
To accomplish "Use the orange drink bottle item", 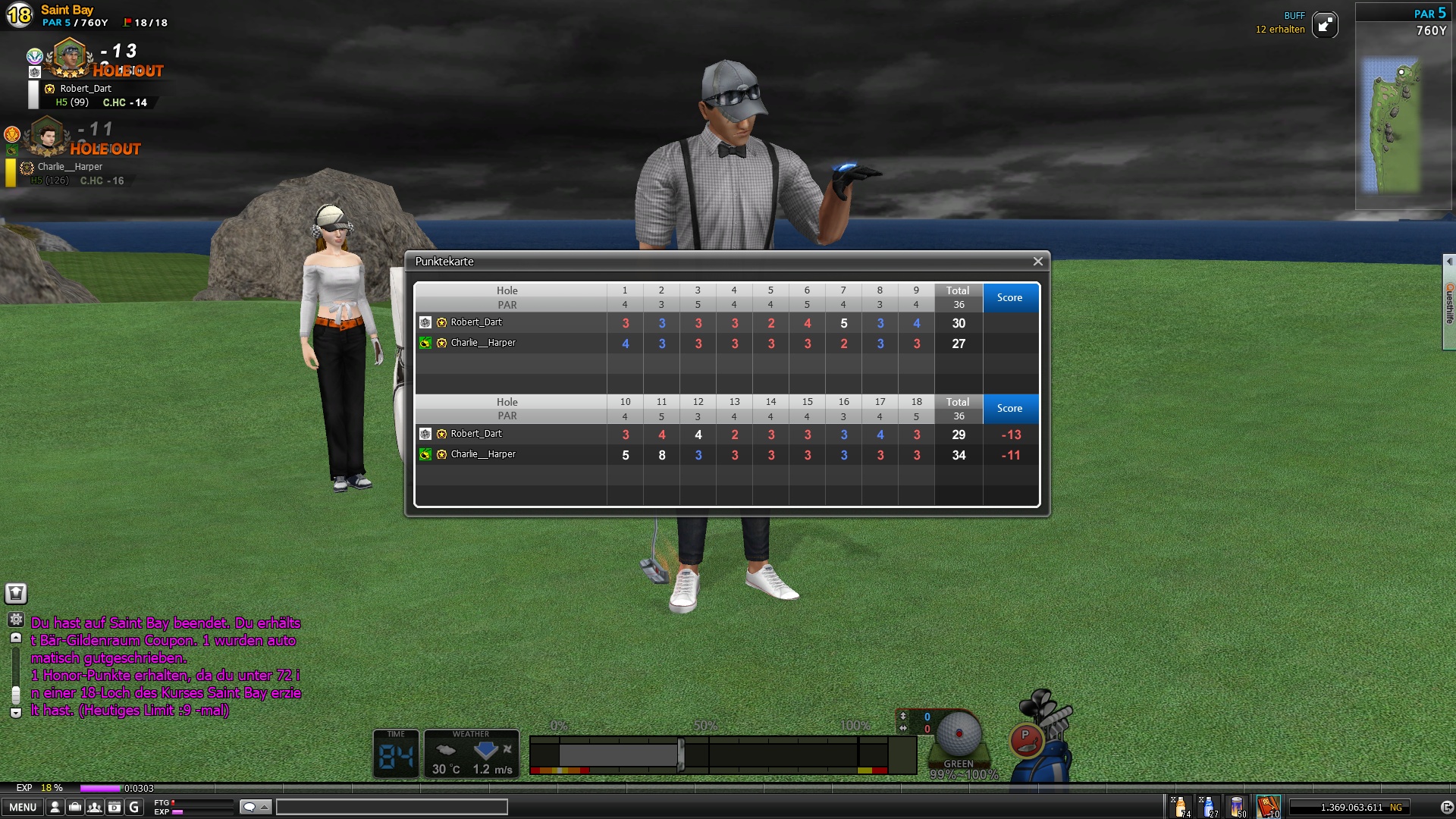I will 1181,807.
